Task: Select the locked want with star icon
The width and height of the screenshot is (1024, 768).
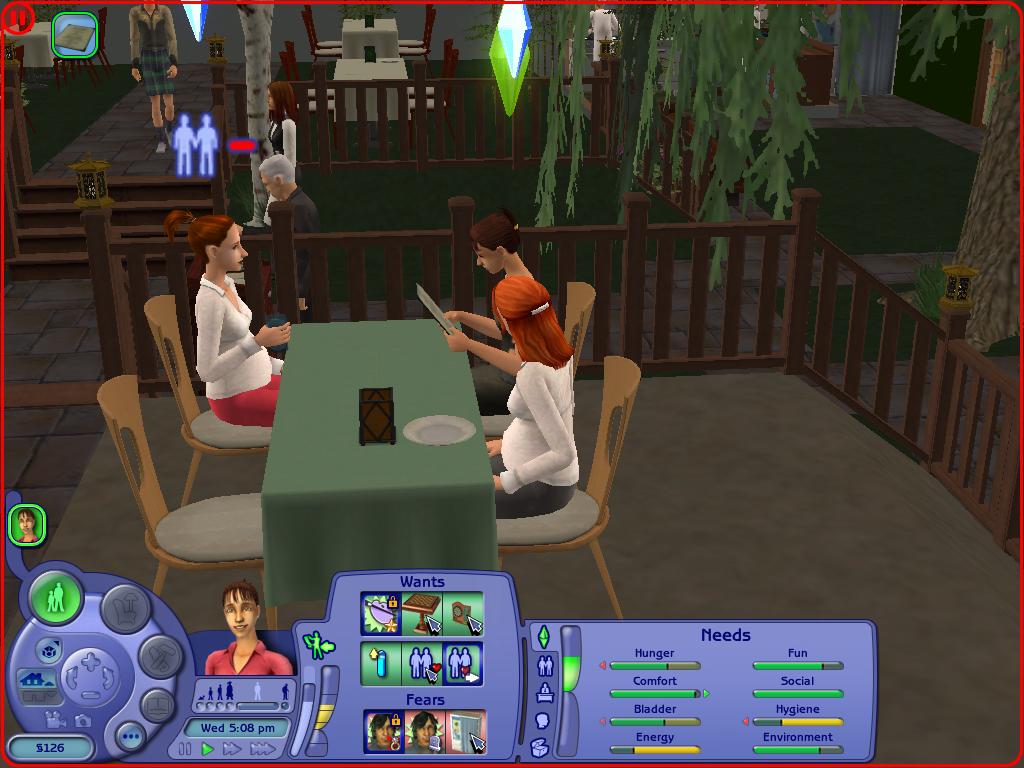Action: tap(381, 614)
